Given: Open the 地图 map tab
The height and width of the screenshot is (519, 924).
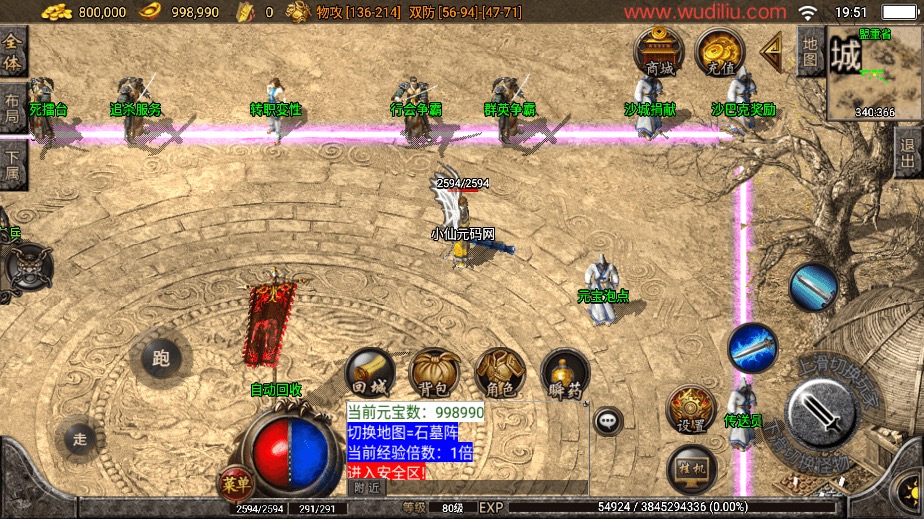Looking at the screenshot, I should click(x=810, y=50).
